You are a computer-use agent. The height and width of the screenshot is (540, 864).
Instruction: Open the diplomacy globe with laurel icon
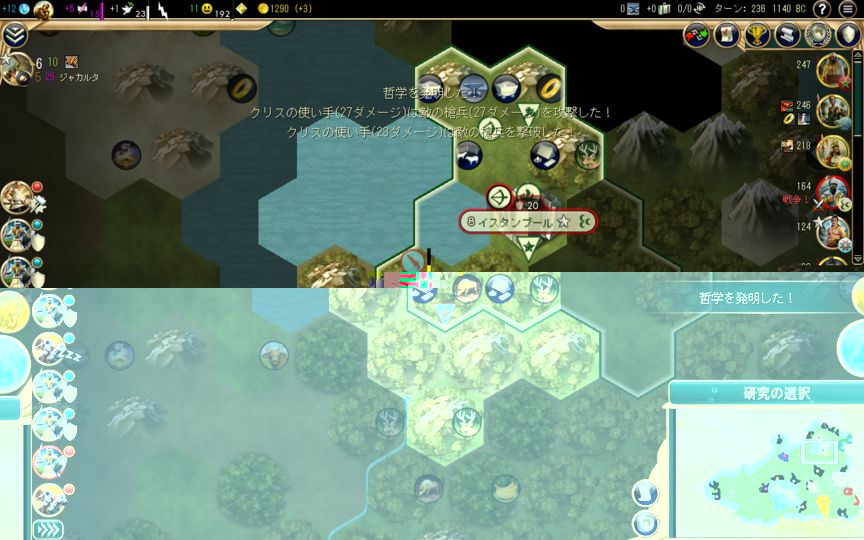click(x=818, y=35)
